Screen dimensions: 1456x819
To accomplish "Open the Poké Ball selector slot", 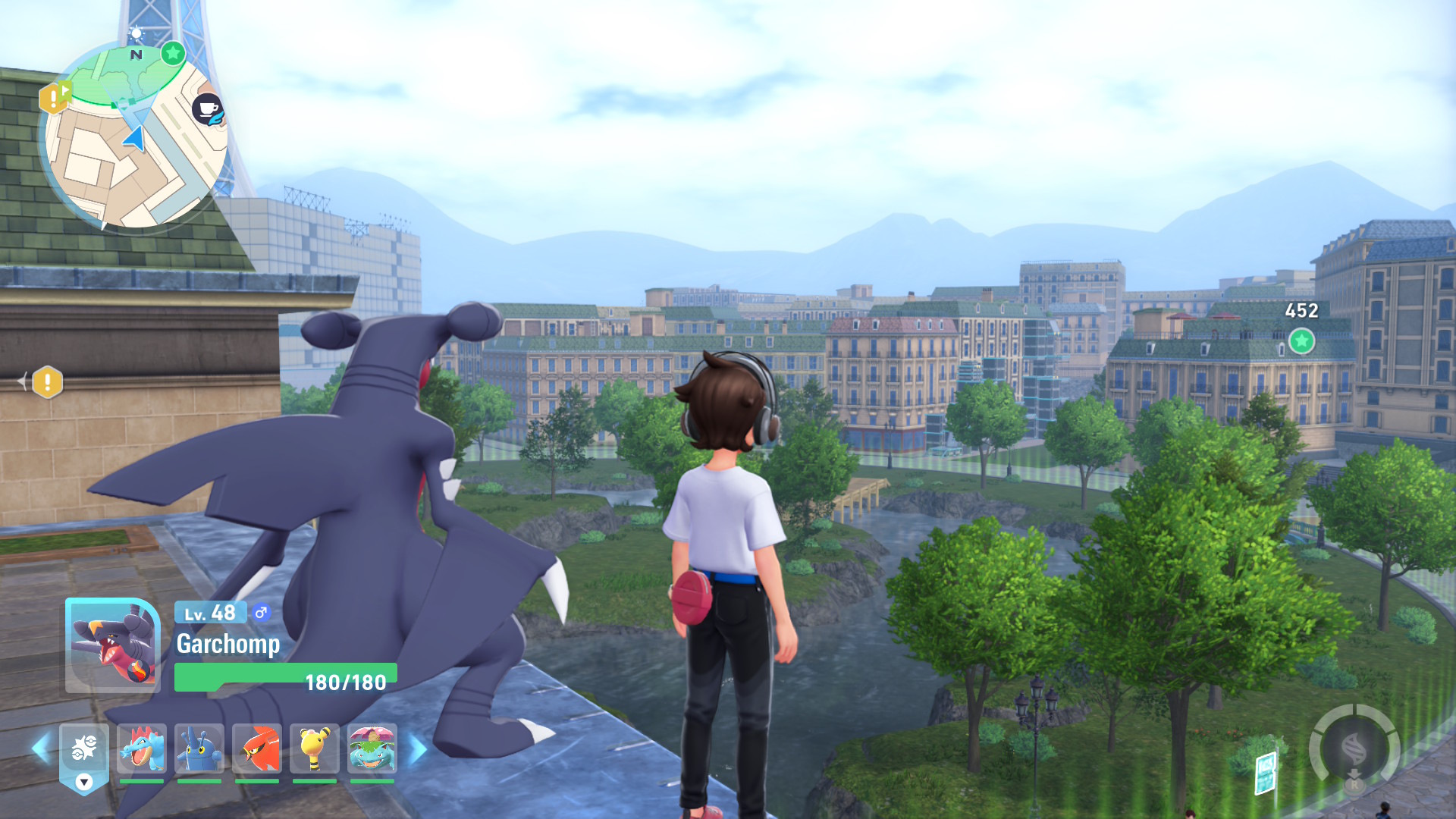I will coord(83,751).
